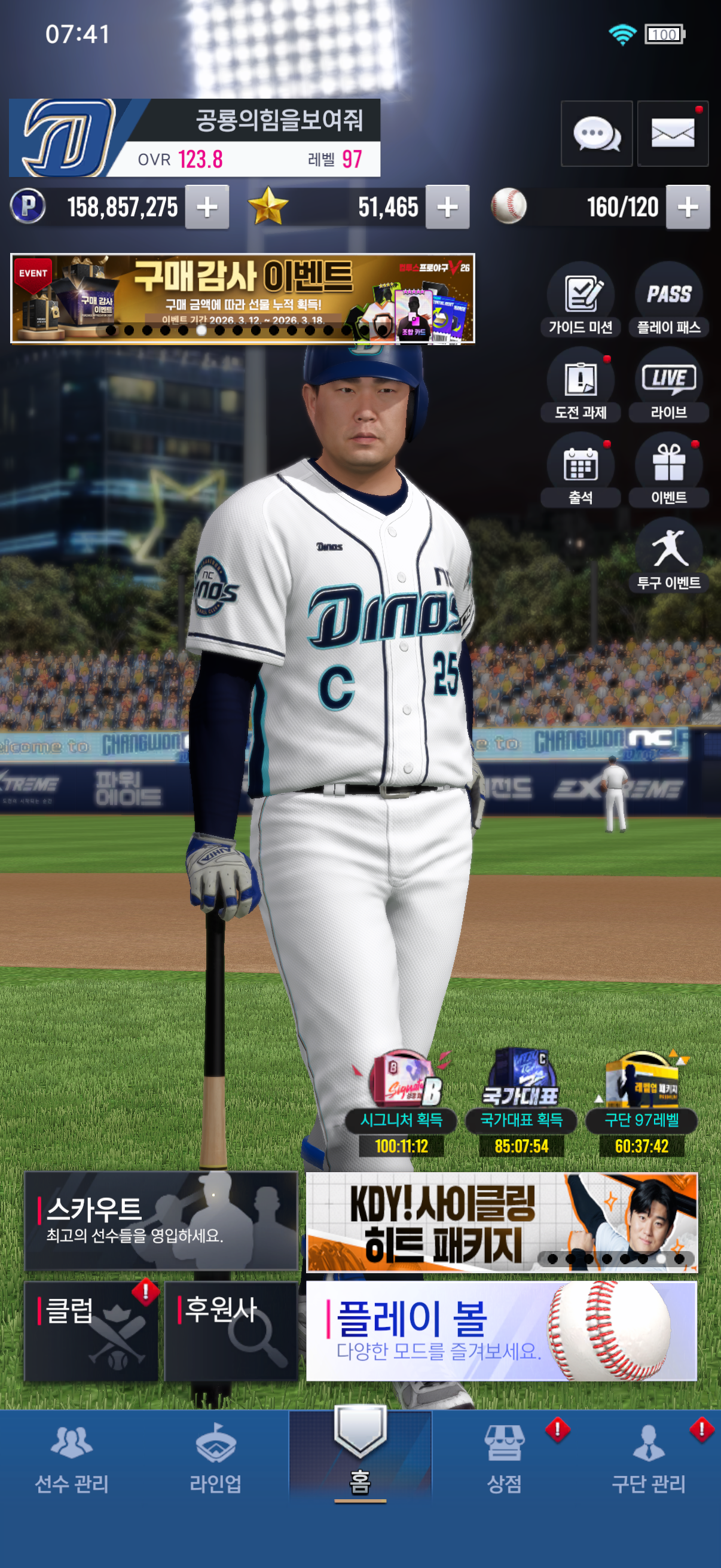
Task: Open the 이벤트 gift box icon
Action: pos(668,470)
